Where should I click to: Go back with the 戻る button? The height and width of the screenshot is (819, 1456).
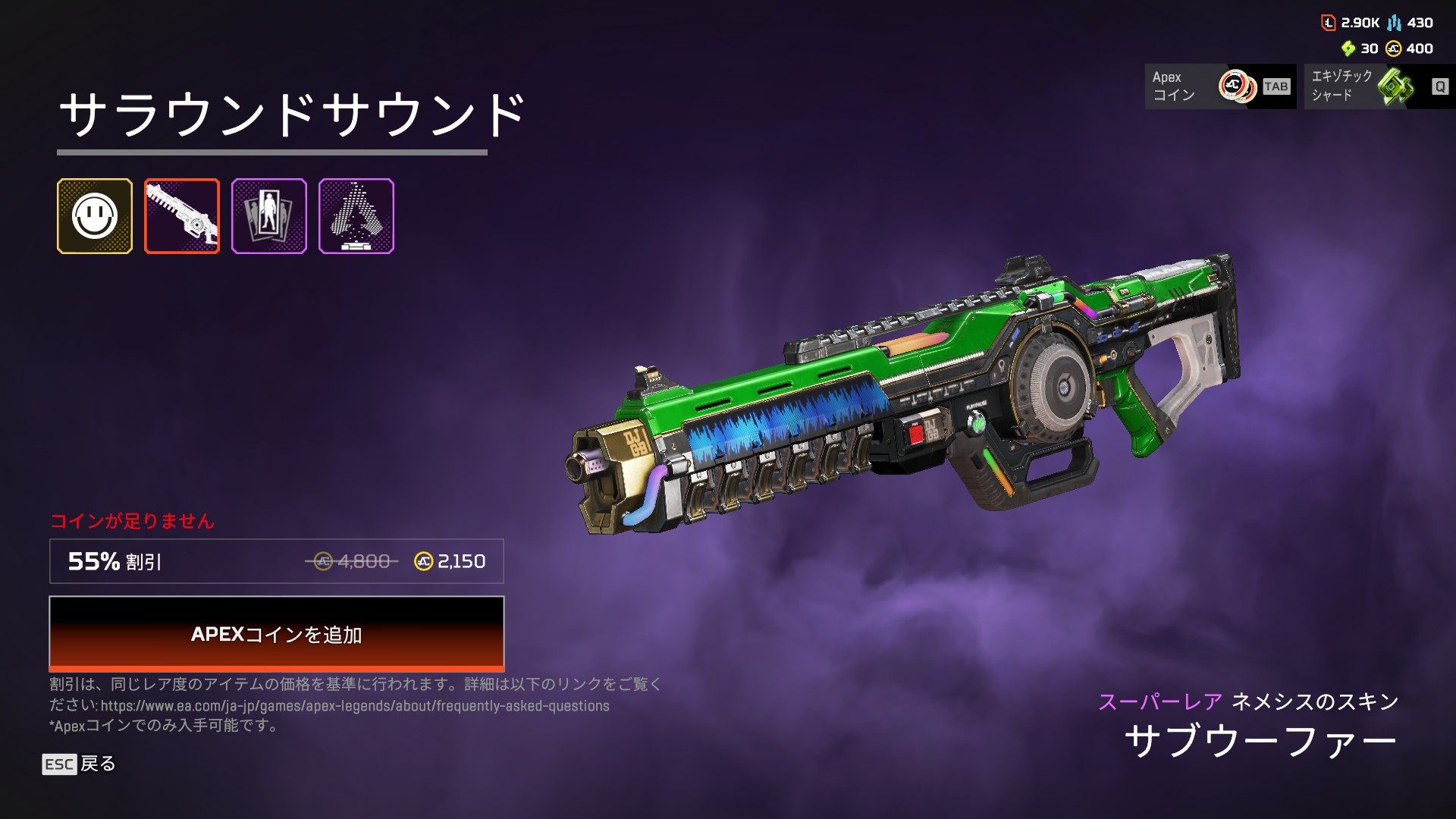[80, 764]
